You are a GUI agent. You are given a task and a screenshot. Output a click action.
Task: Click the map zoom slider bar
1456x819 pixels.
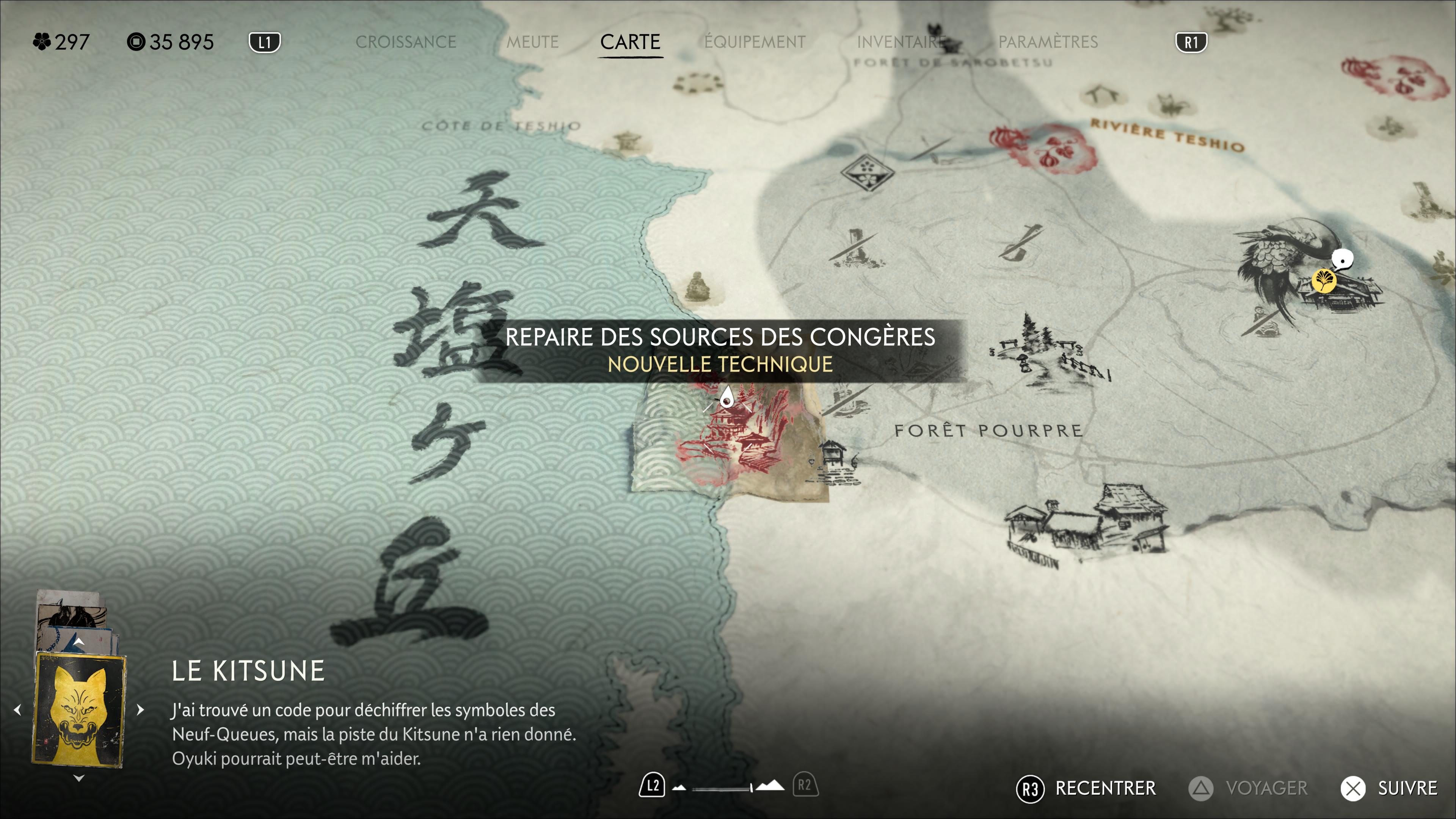coord(722,788)
